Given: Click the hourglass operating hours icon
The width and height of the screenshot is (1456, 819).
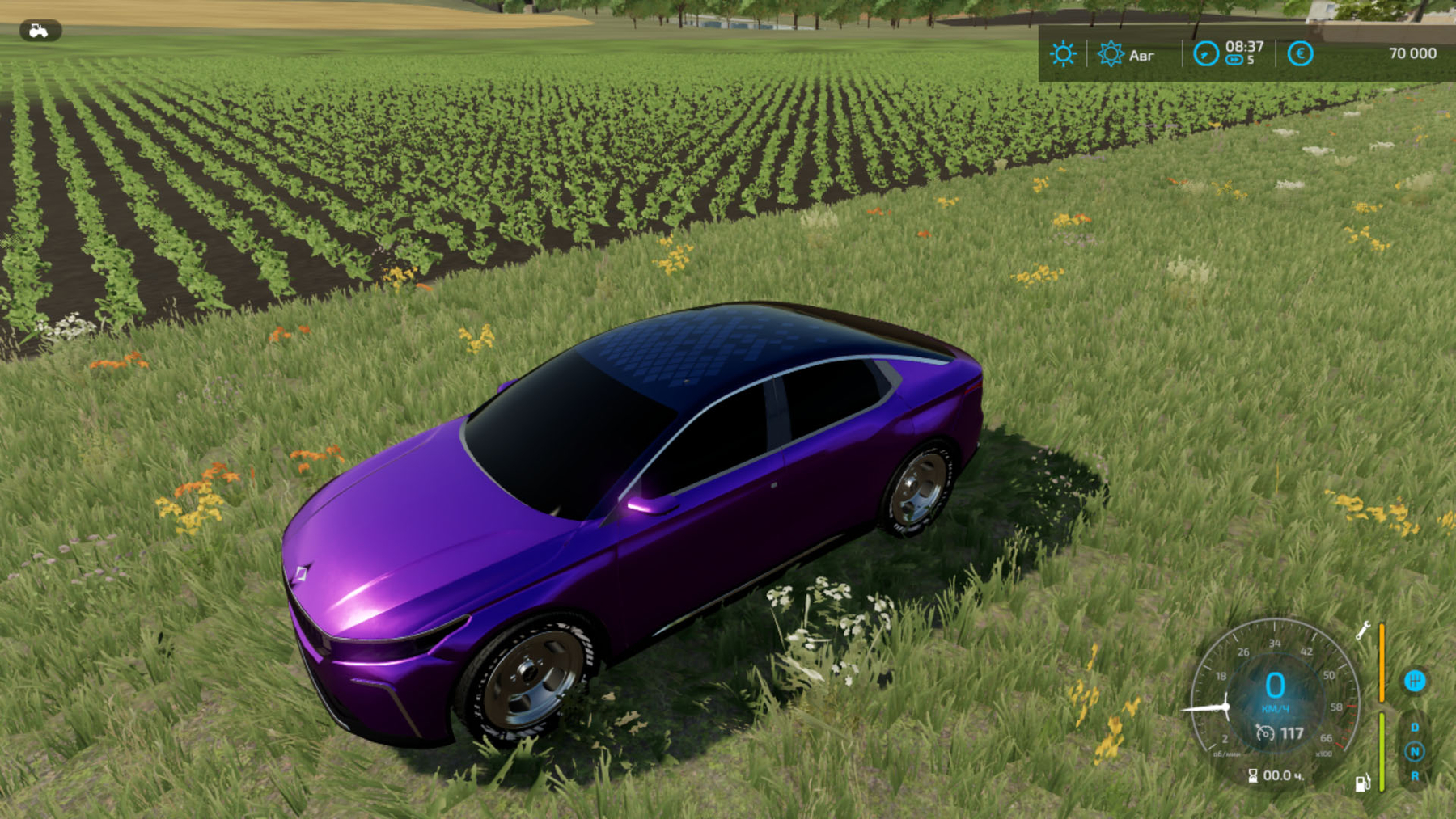Looking at the screenshot, I should [1252, 776].
